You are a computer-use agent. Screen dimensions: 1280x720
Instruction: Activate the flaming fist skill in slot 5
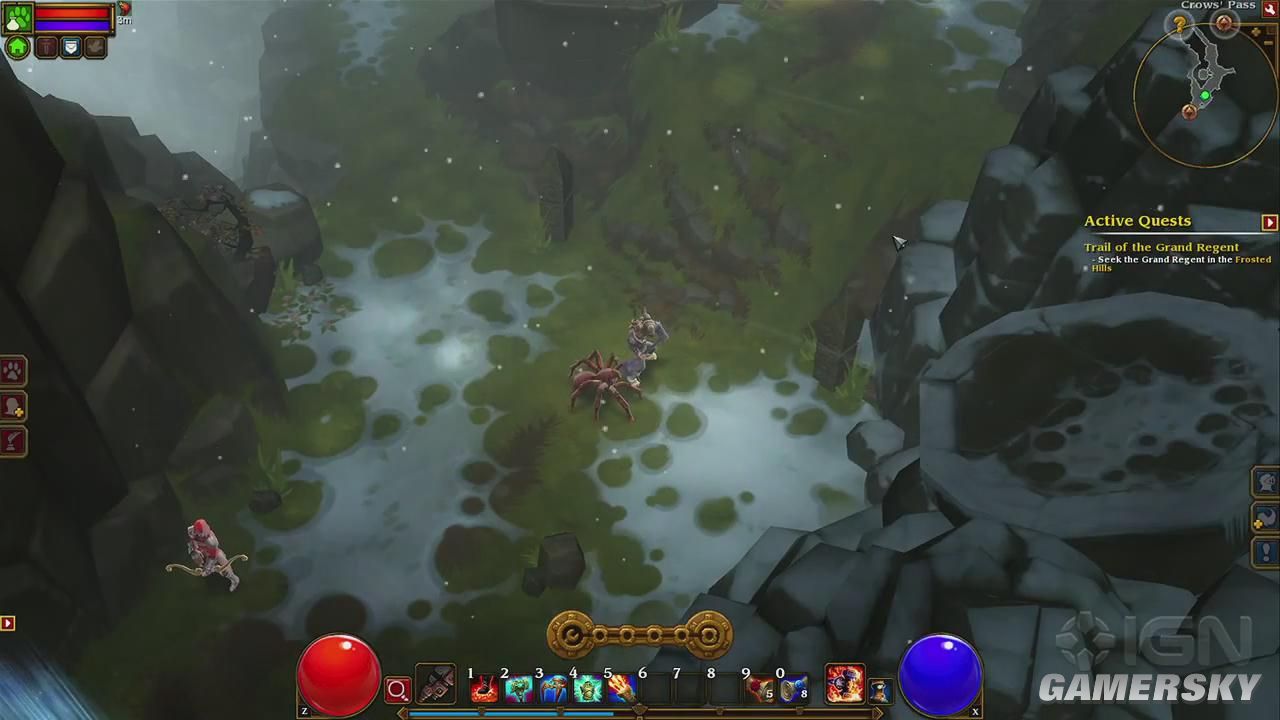click(x=622, y=688)
